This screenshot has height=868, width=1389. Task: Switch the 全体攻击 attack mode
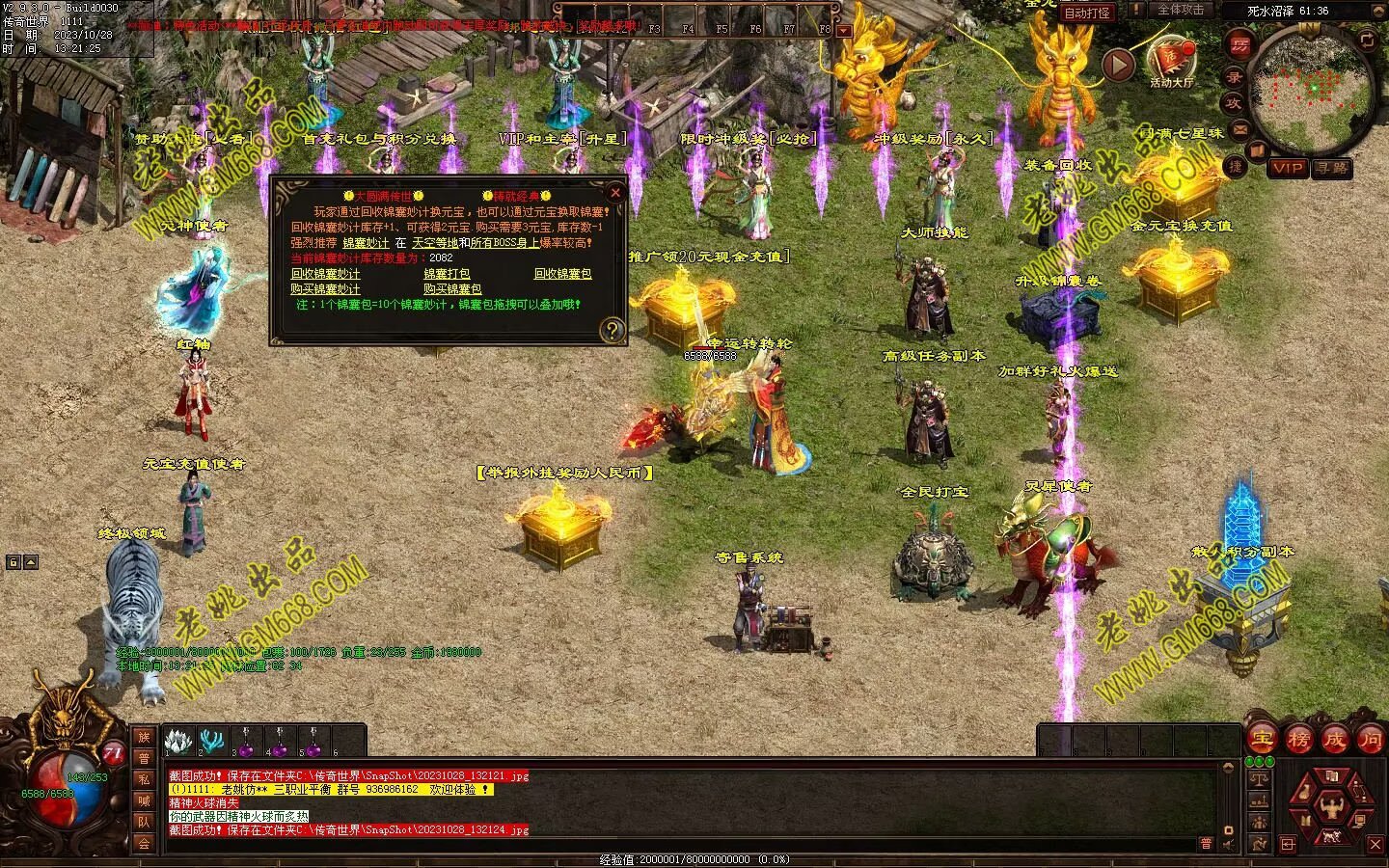[1180, 10]
